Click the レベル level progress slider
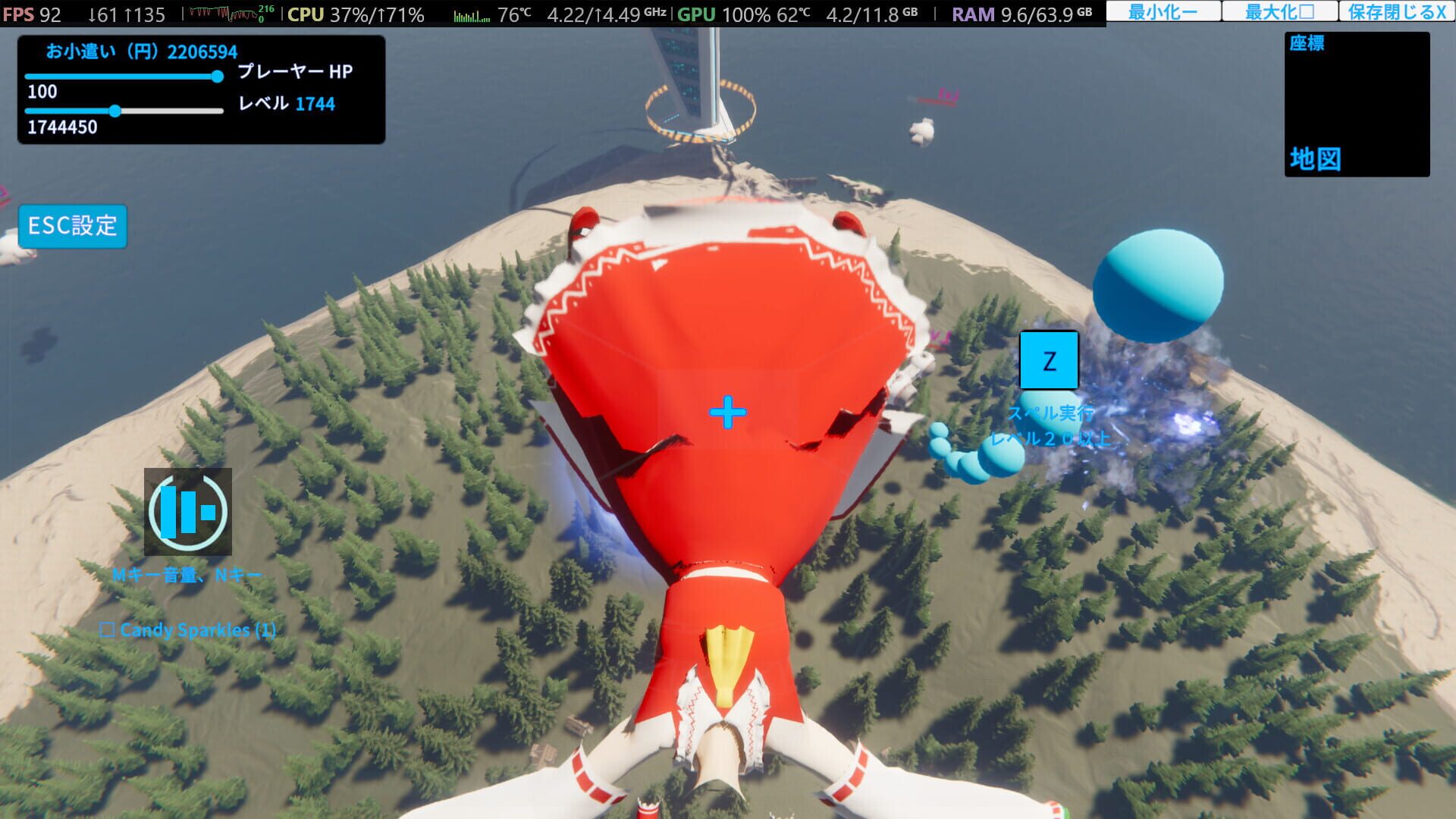 (x=115, y=111)
